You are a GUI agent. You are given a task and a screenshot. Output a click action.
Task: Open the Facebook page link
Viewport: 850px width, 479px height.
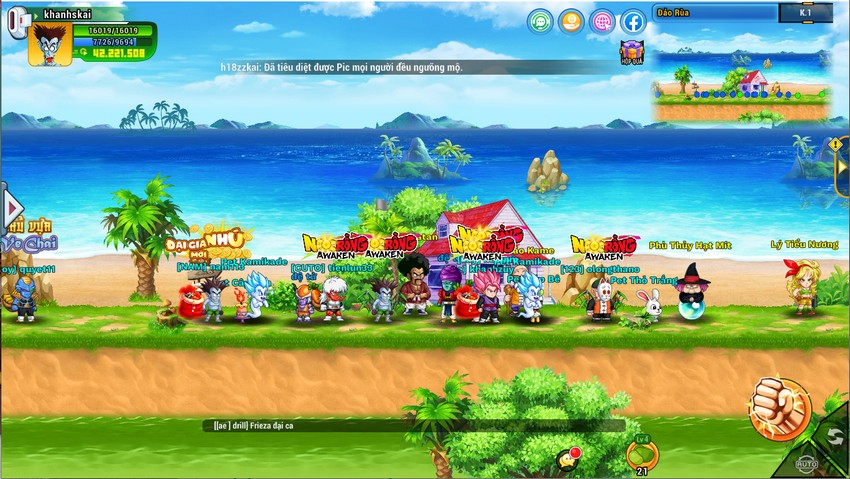[633, 21]
